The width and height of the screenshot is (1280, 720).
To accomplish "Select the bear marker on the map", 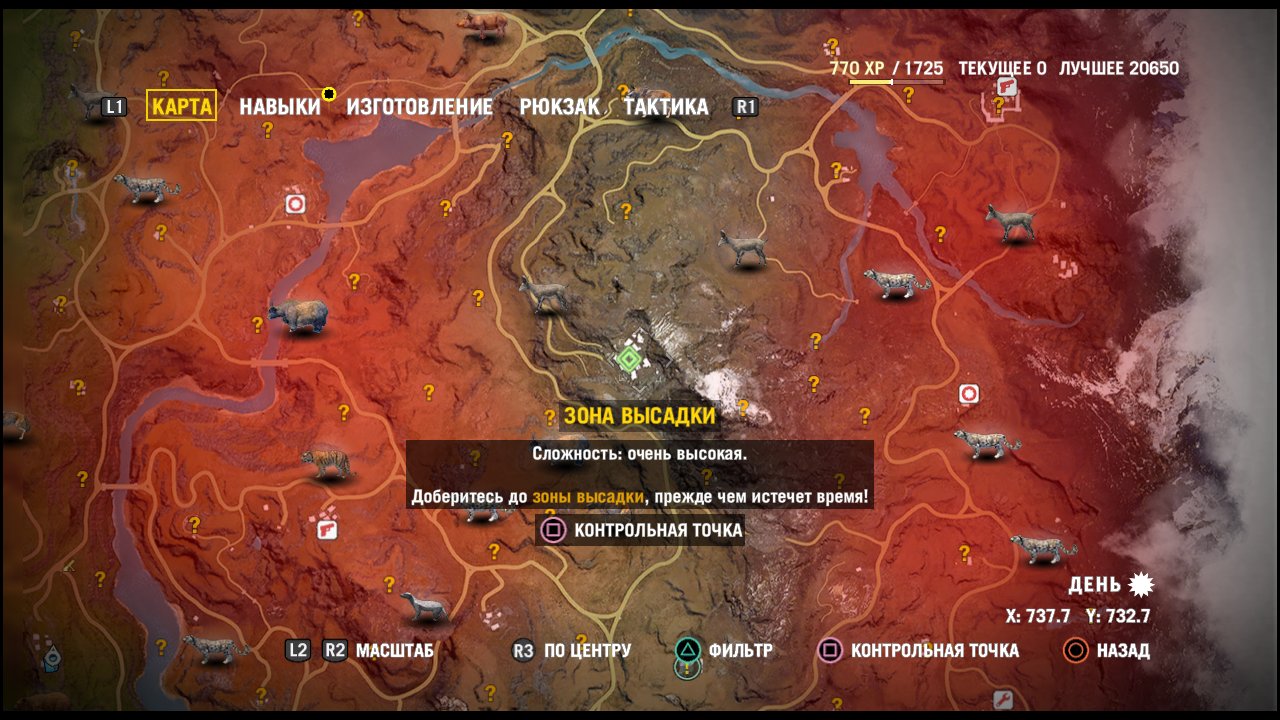I will click(297, 316).
